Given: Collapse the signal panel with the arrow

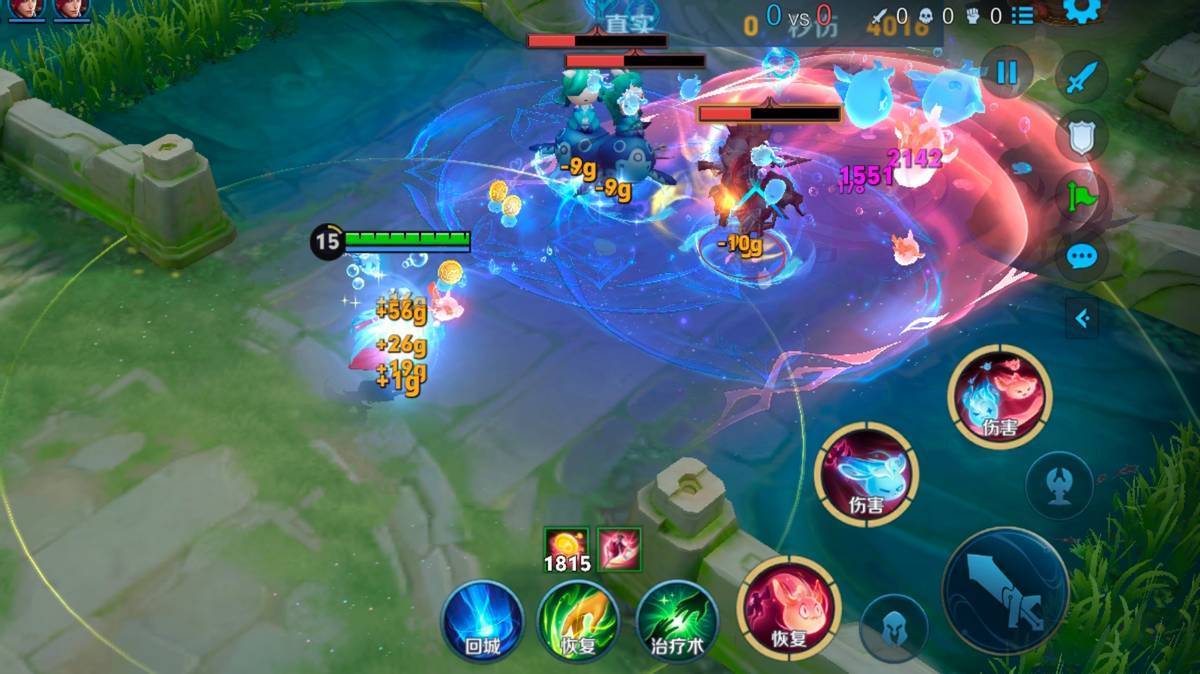Looking at the screenshot, I should click(1081, 319).
